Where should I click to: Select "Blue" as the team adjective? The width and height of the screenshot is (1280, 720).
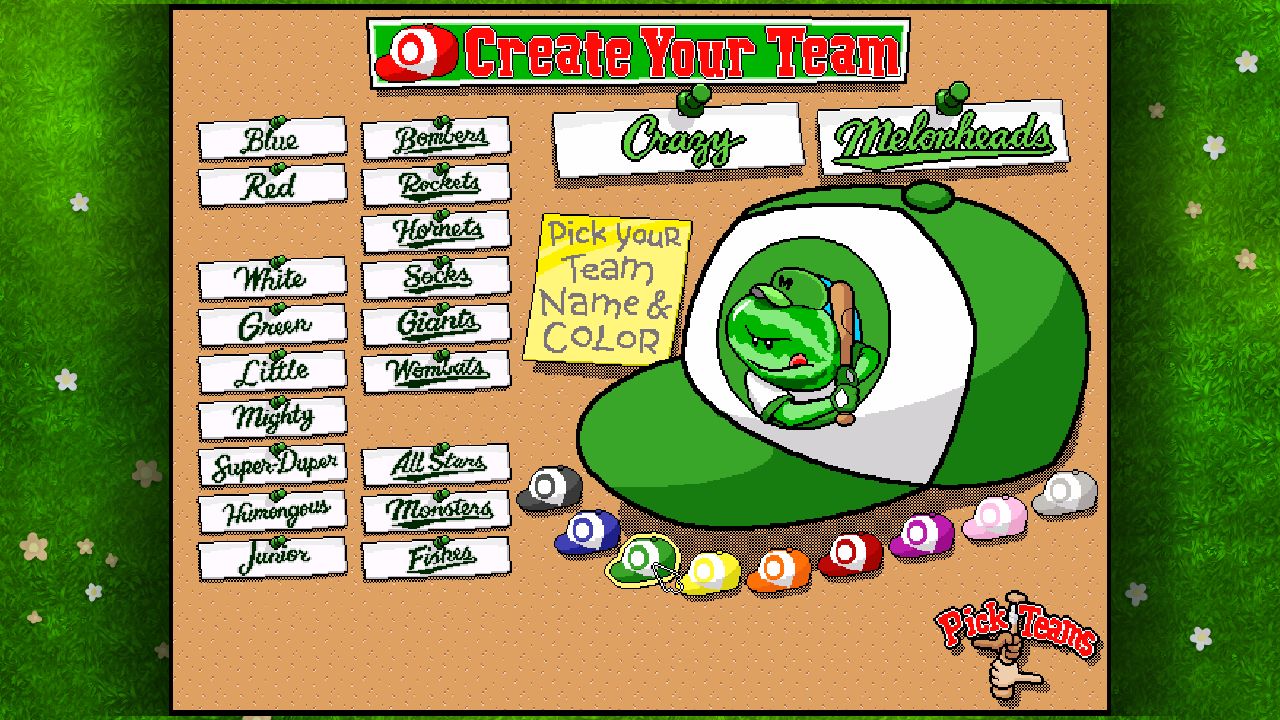(x=272, y=139)
